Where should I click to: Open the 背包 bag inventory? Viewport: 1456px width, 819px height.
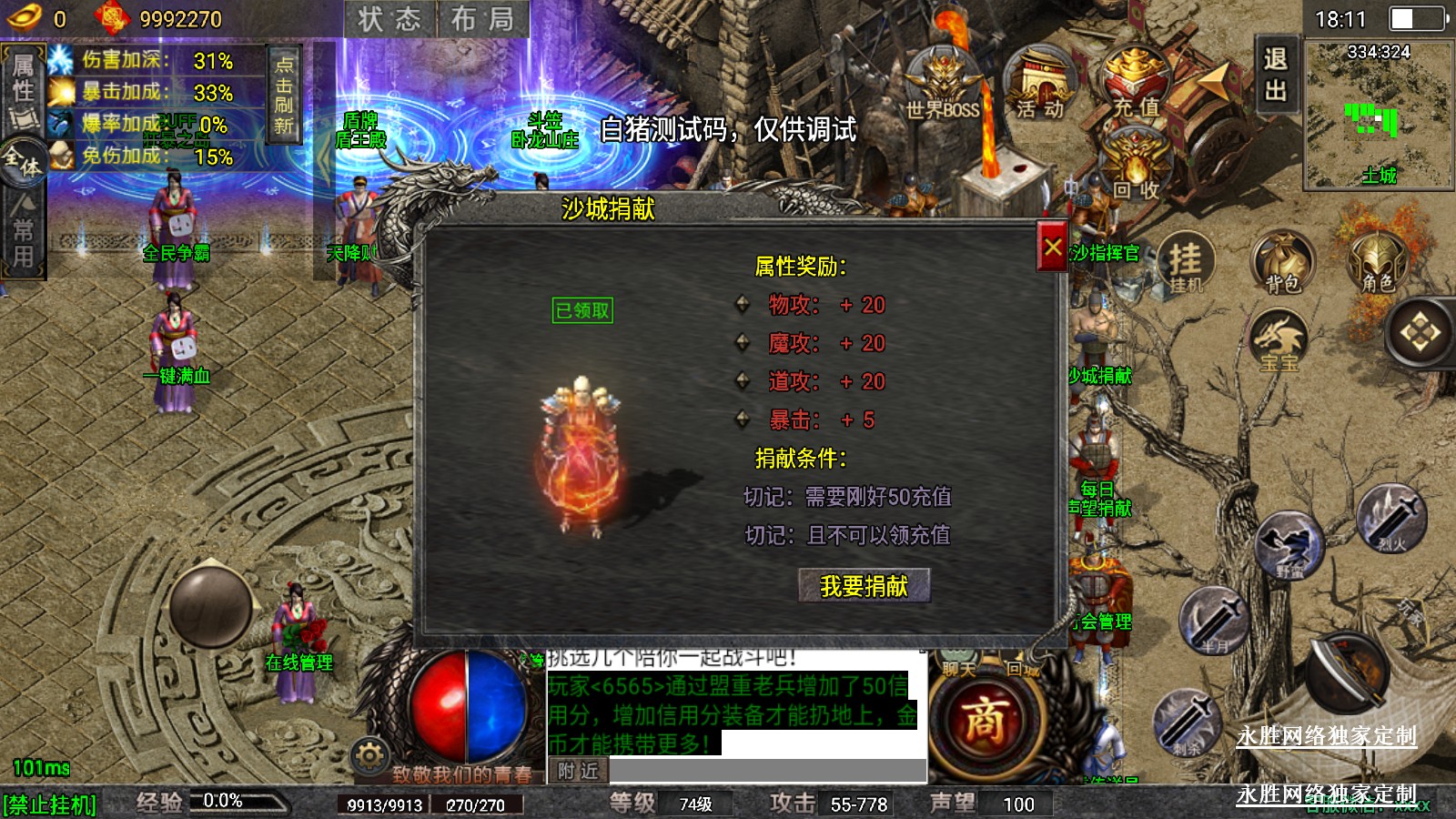pyautogui.click(x=1282, y=264)
